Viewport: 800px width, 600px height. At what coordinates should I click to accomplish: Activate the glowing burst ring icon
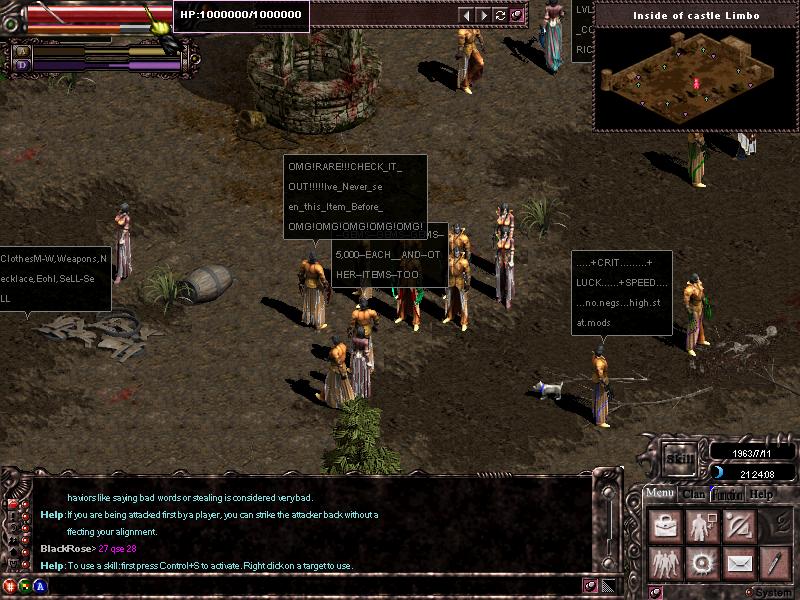pyautogui.click(x=699, y=564)
